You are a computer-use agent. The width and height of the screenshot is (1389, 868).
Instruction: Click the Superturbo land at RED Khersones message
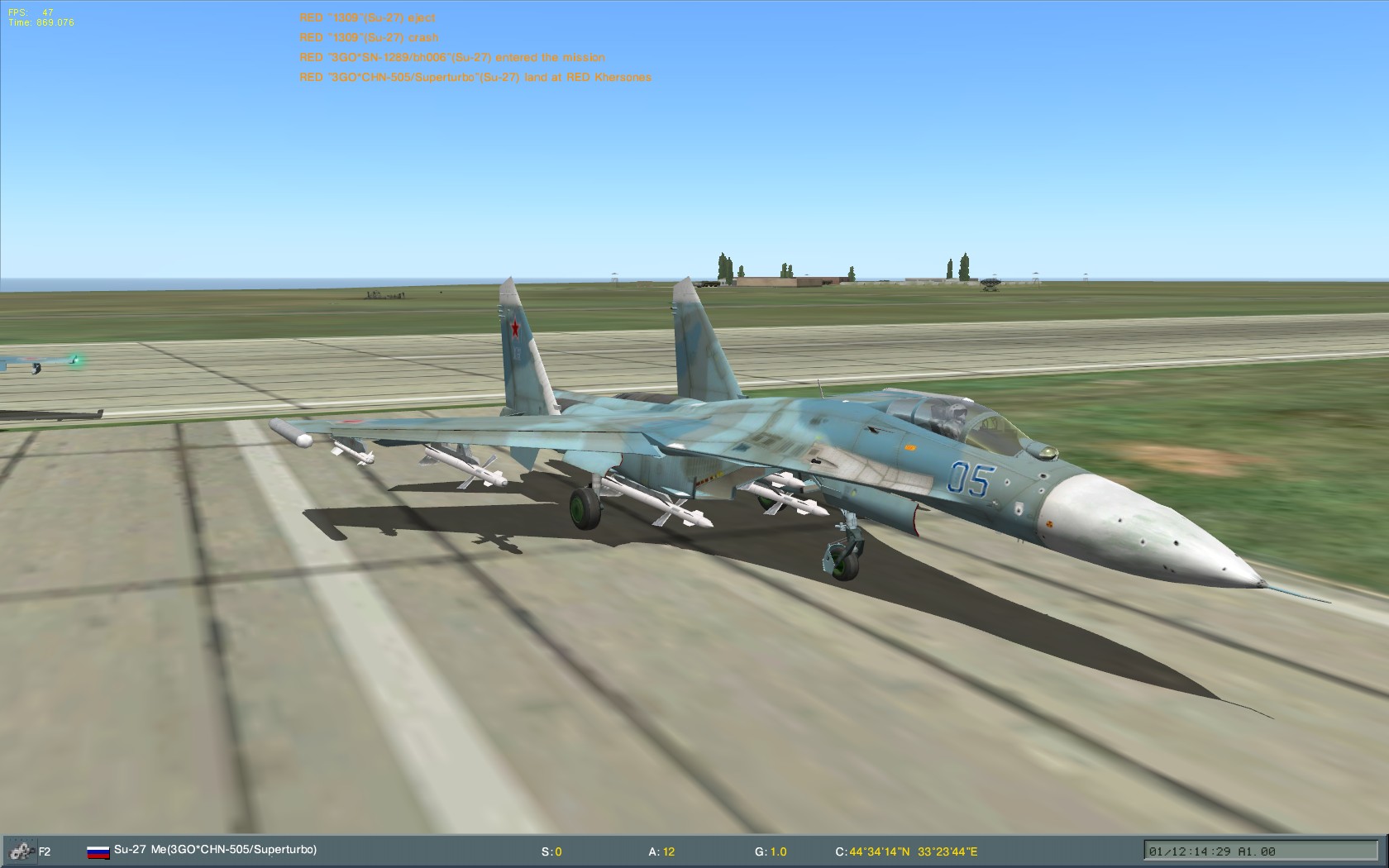tap(475, 77)
